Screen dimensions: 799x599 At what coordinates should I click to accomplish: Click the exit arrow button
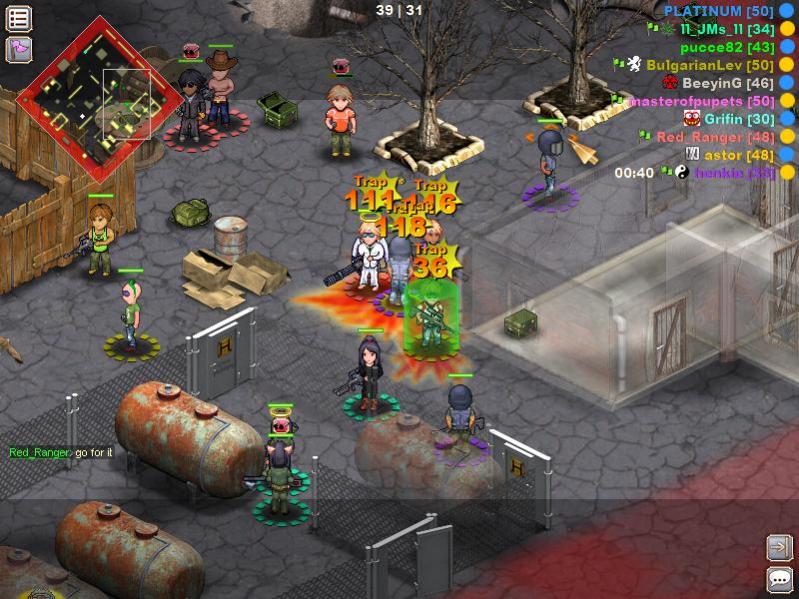coord(779,547)
